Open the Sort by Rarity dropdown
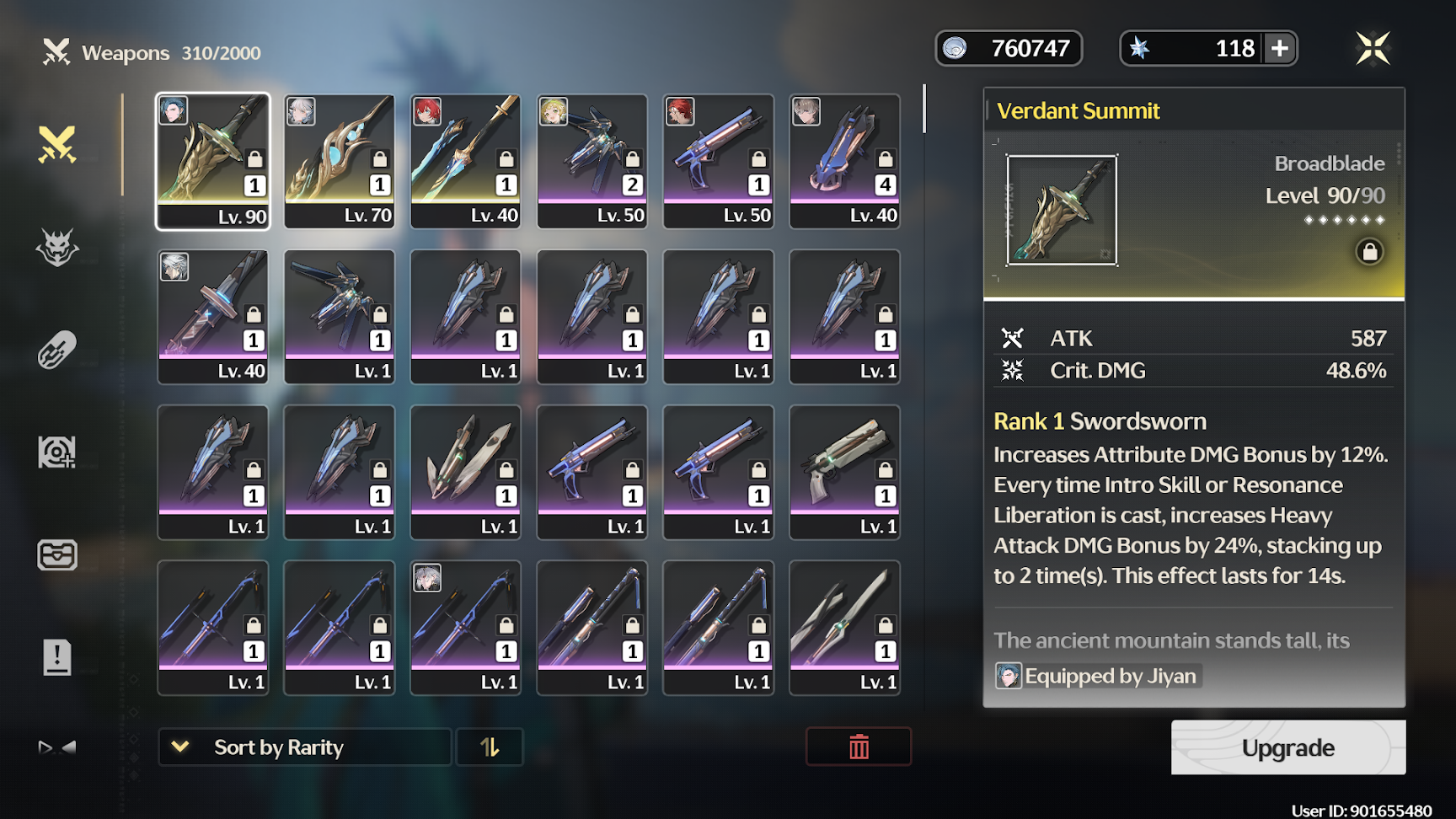Viewport: 1456px width, 819px height. pyautogui.click(x=304, y=747)
